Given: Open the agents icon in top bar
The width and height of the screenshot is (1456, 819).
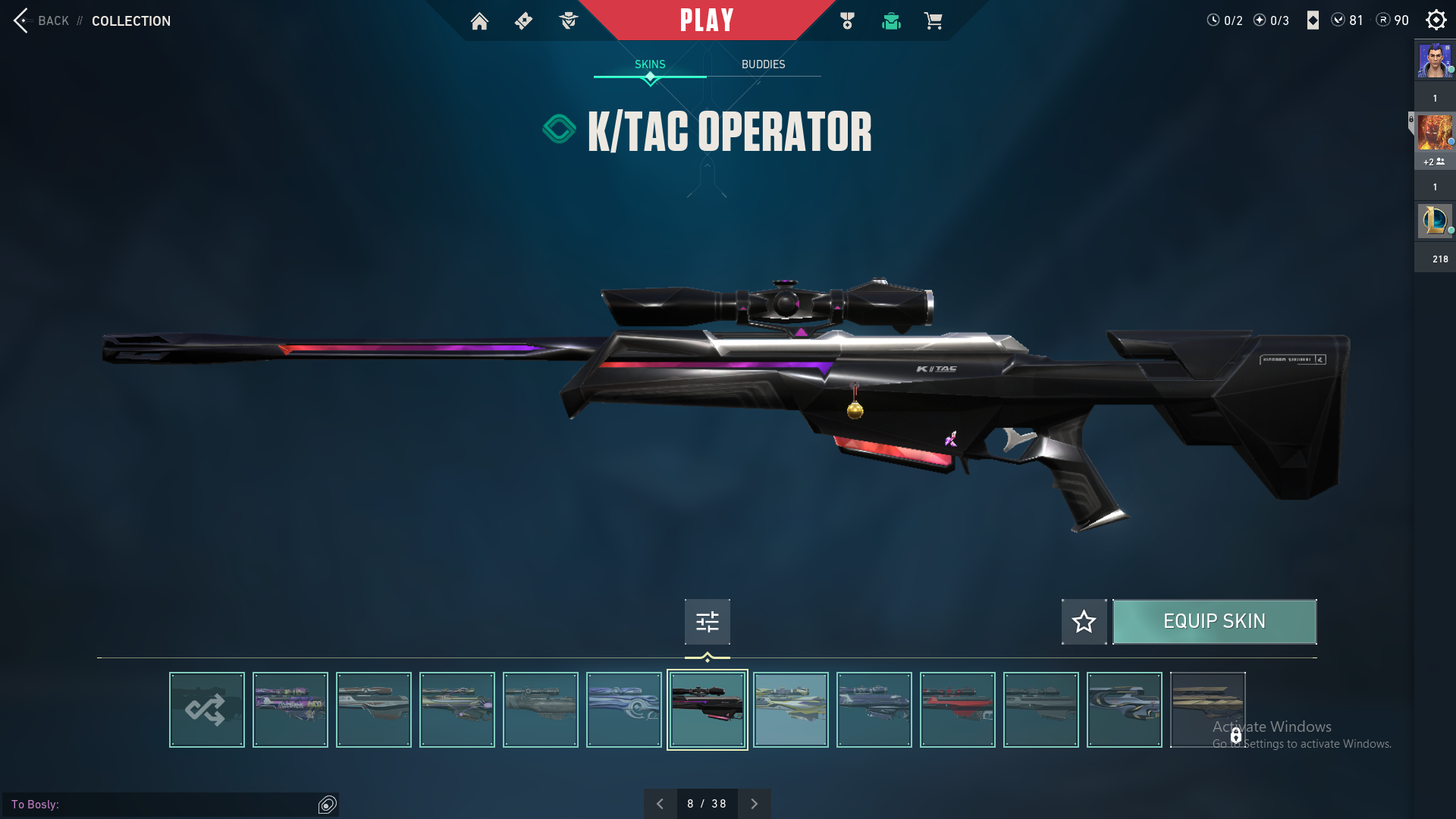Looking at the screenshot, I should tap(568, 21).
